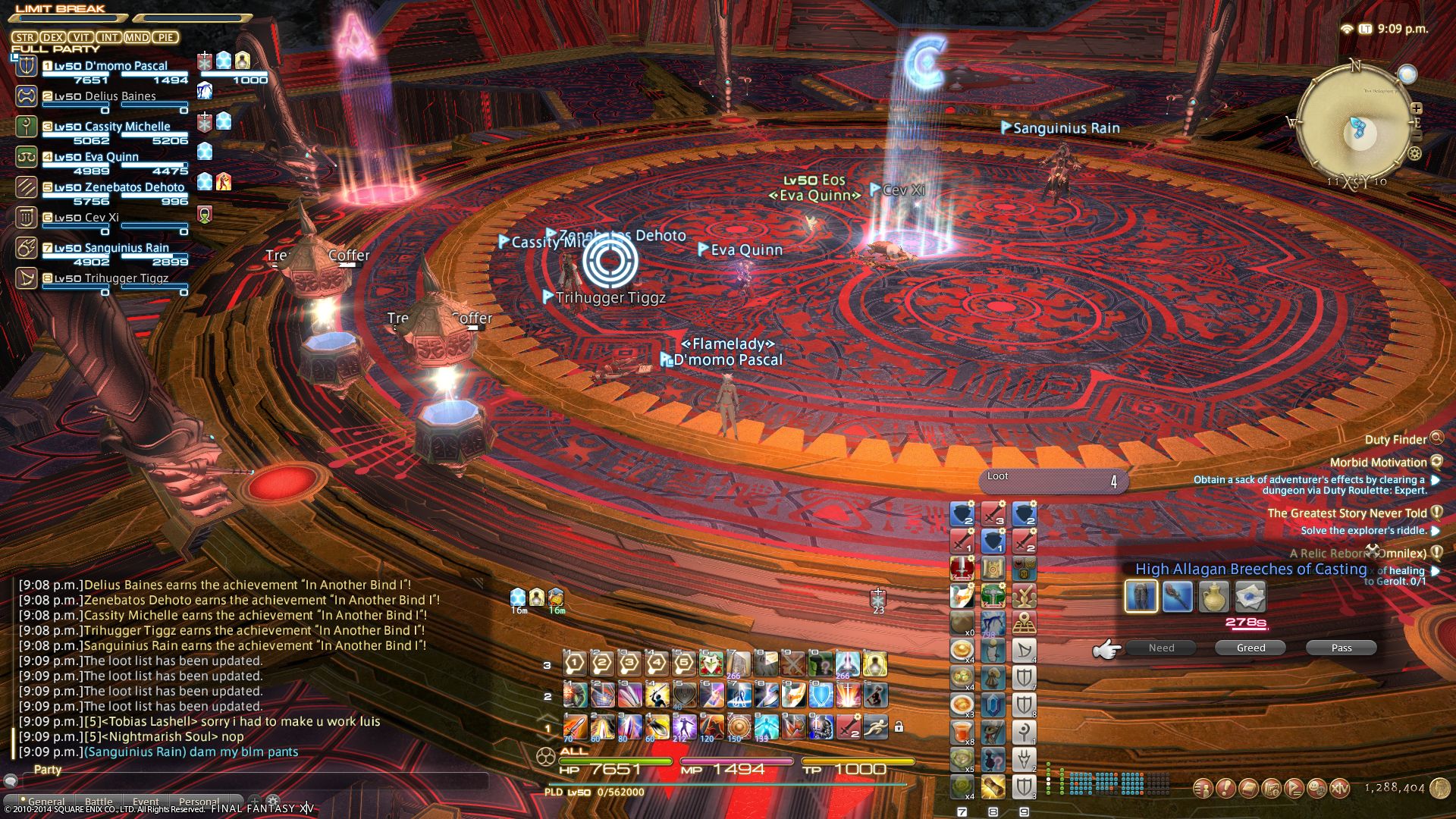Select the High Allagan Breeches loot icon
The width and height of the screenshot is (1456, 819).
pyautogui.click(x=1141, y=597)
